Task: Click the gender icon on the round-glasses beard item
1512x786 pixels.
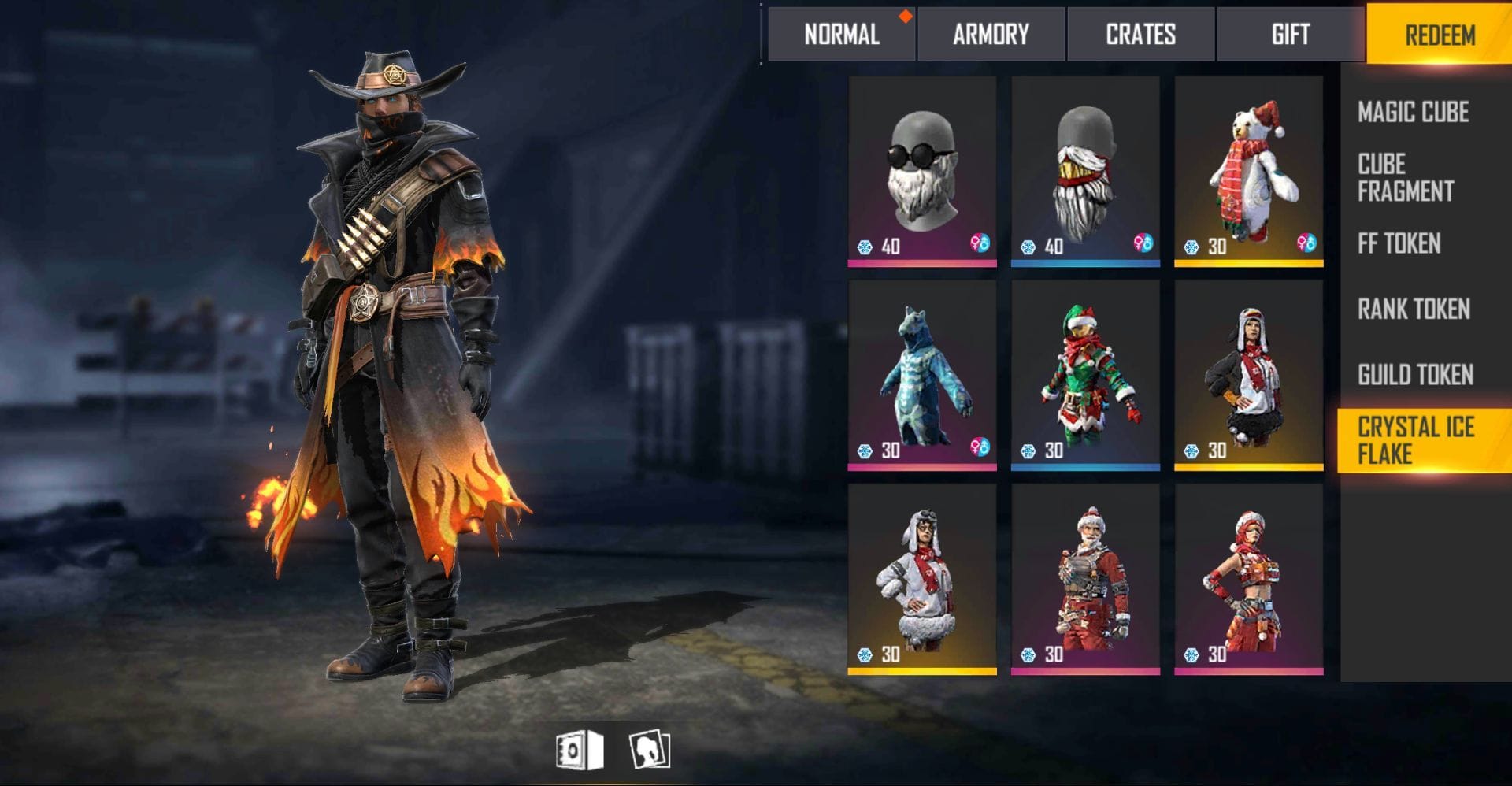Action: click(980, 246)
